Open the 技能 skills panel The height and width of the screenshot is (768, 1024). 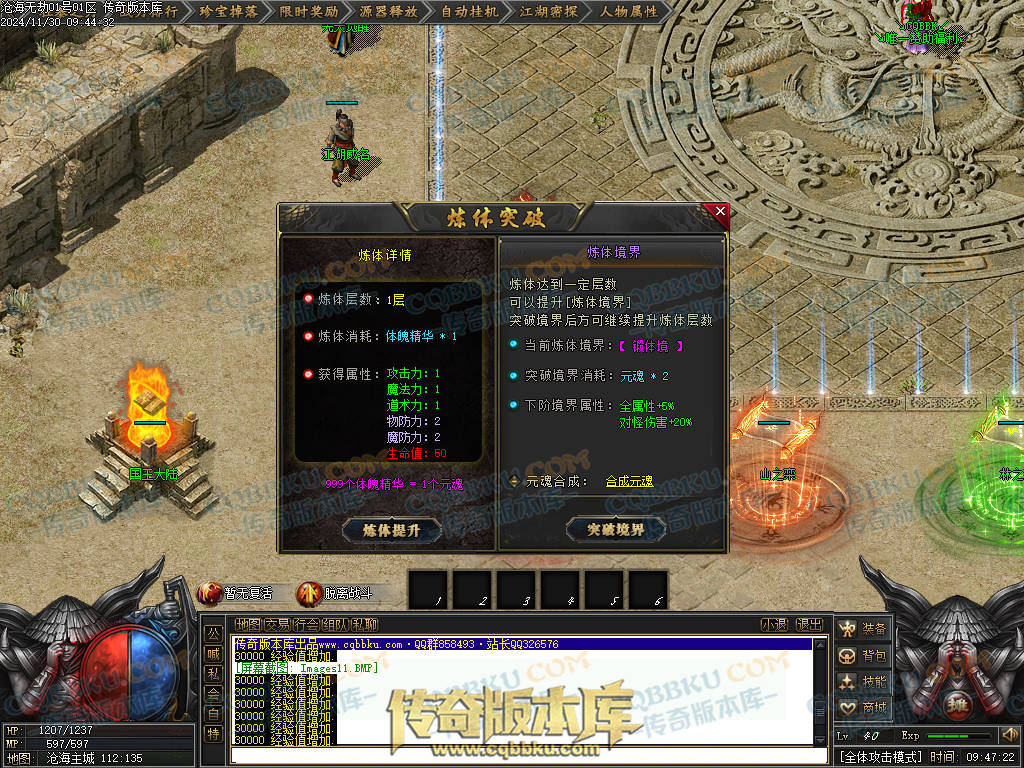tap(863, 681)
